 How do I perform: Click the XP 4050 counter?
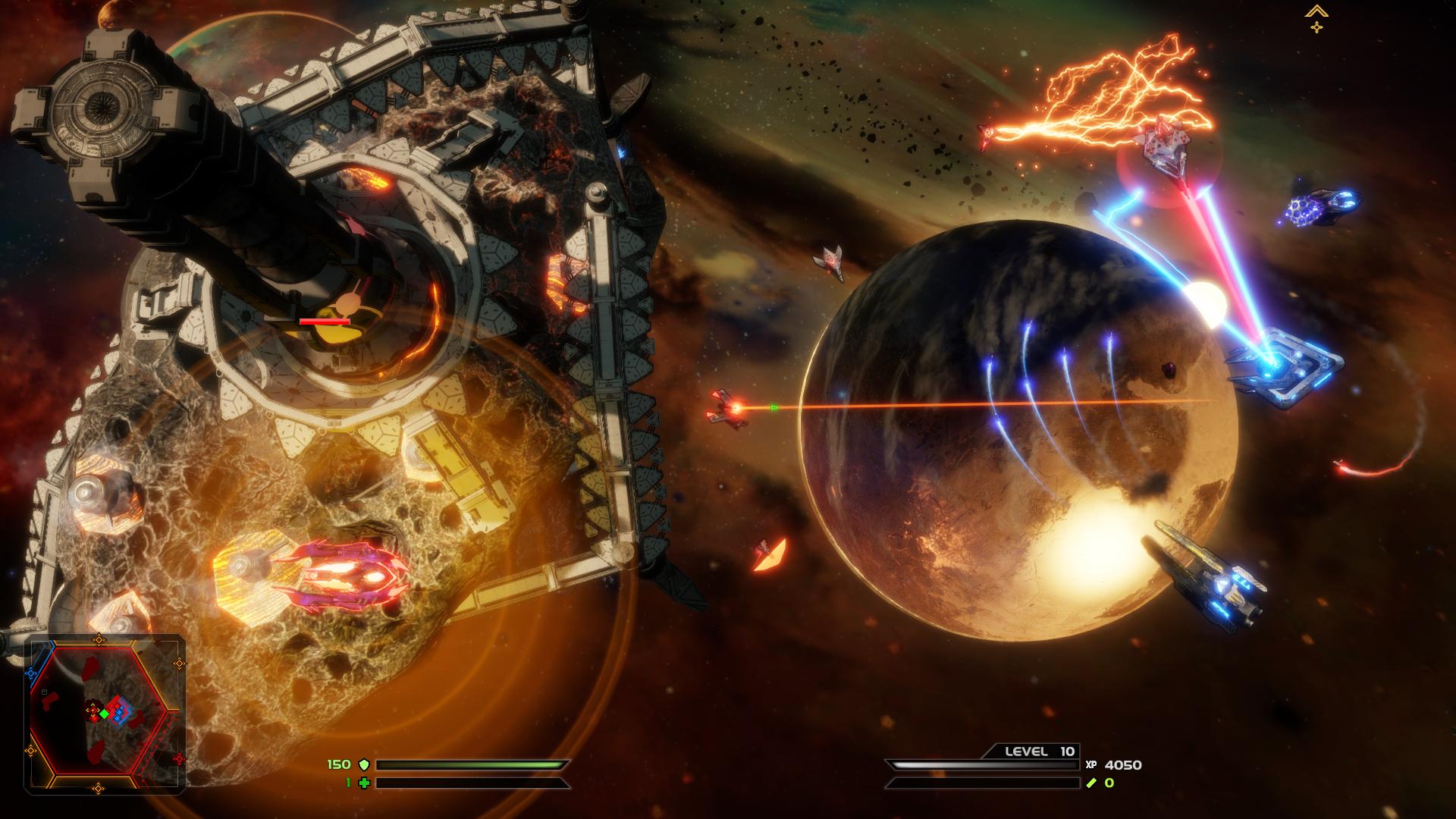coord(1123,765)
